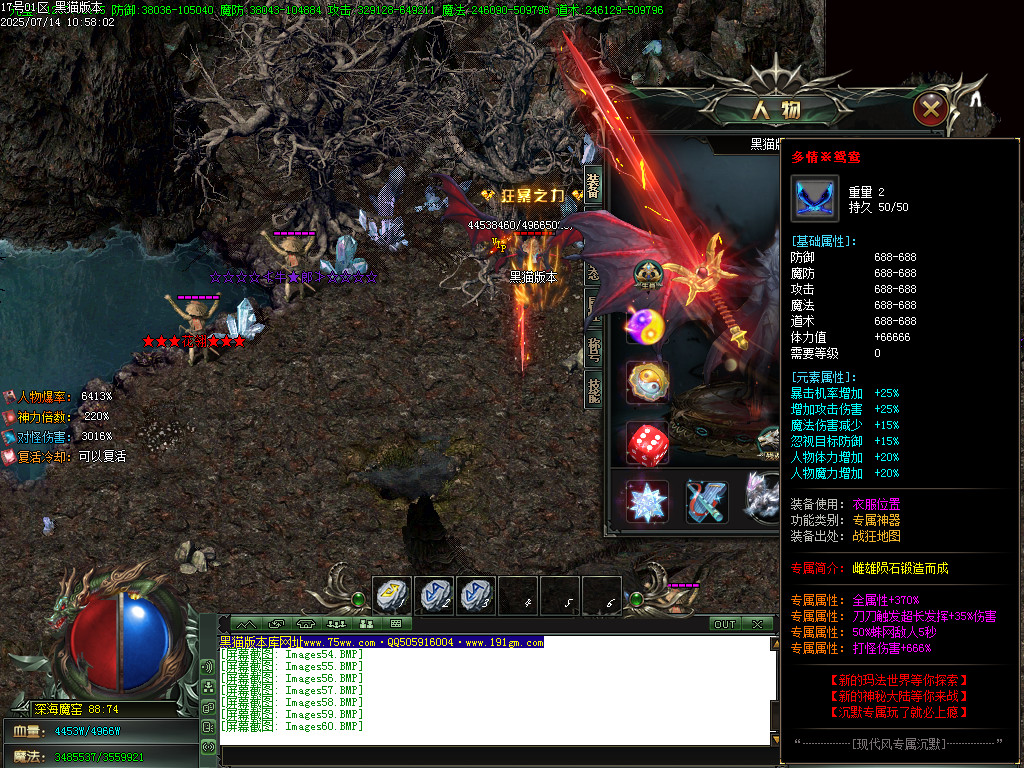
Task: Use the blue rune stone in slot 2
Action: pyautogui.click(x=434, y=596)
